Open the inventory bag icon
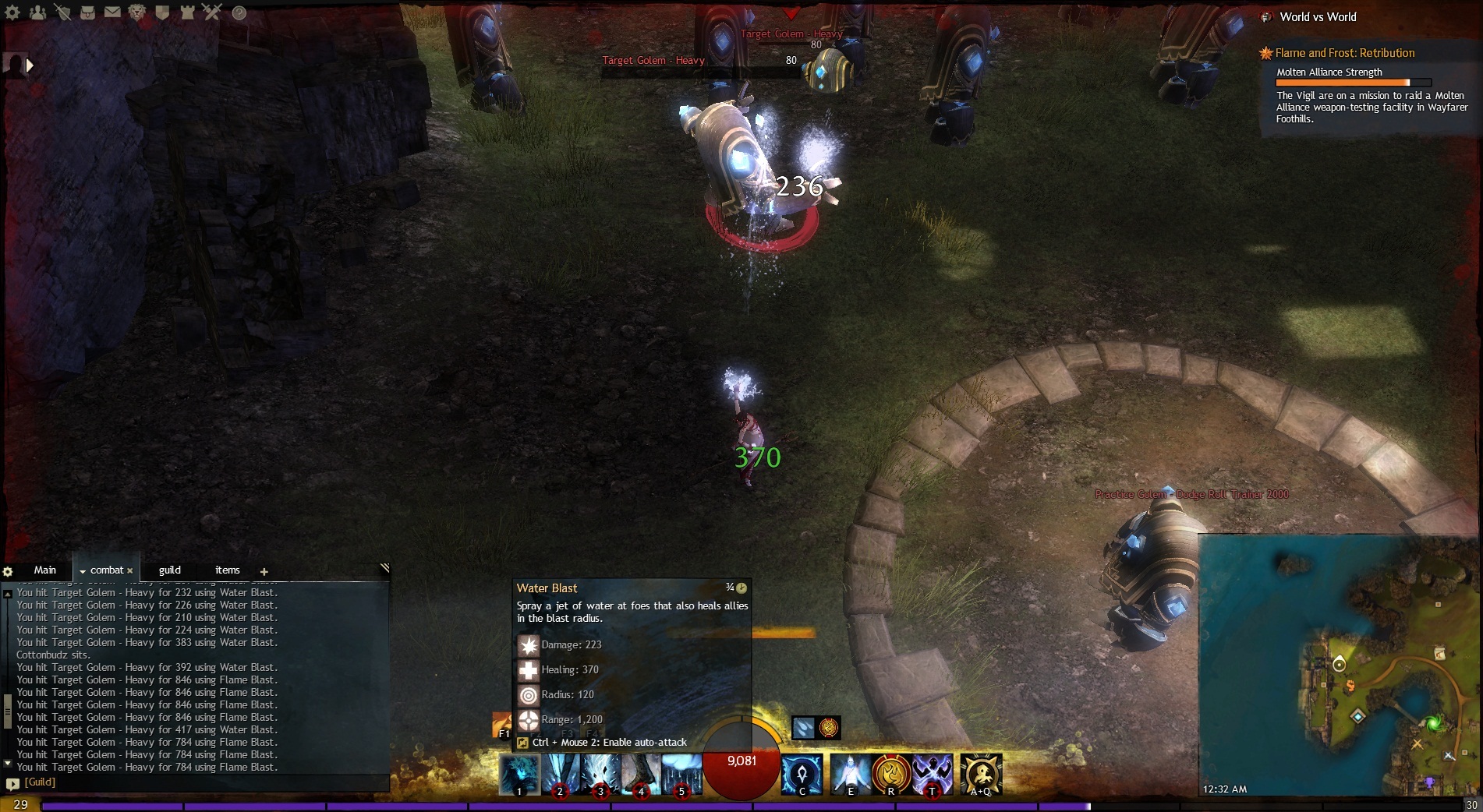The image size is (1483, 812). (88, 12)
